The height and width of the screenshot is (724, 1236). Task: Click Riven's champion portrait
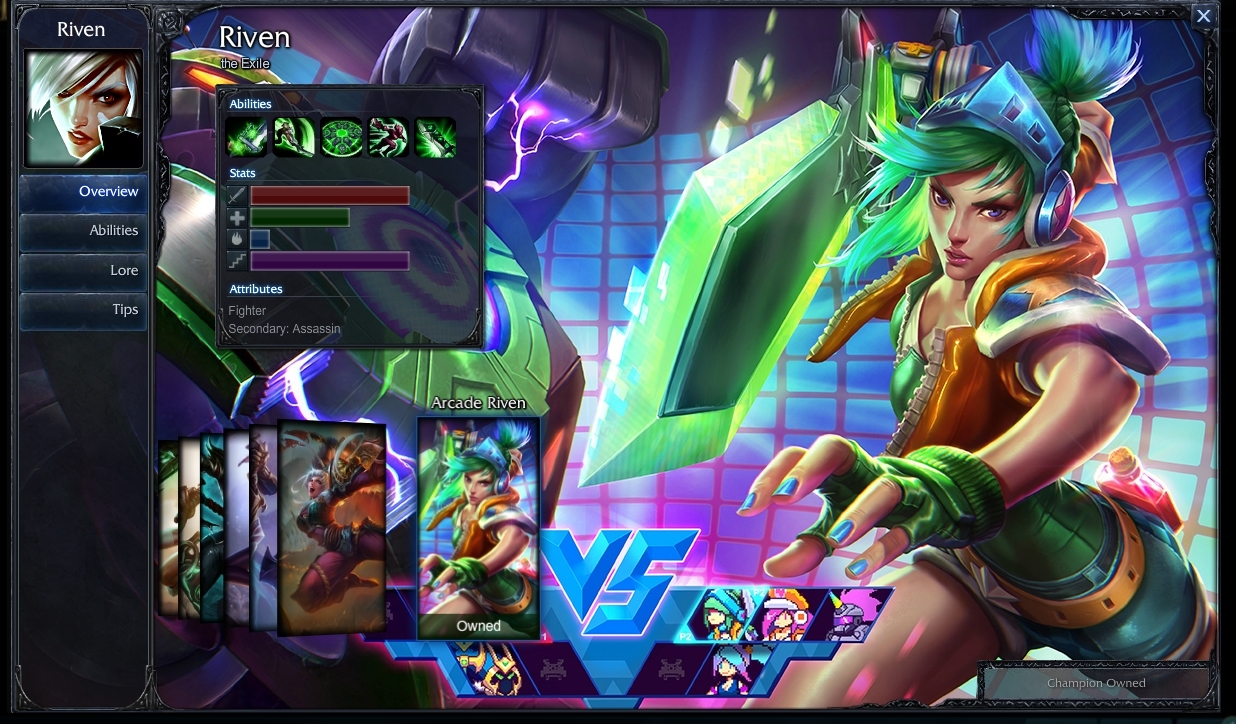84,109
